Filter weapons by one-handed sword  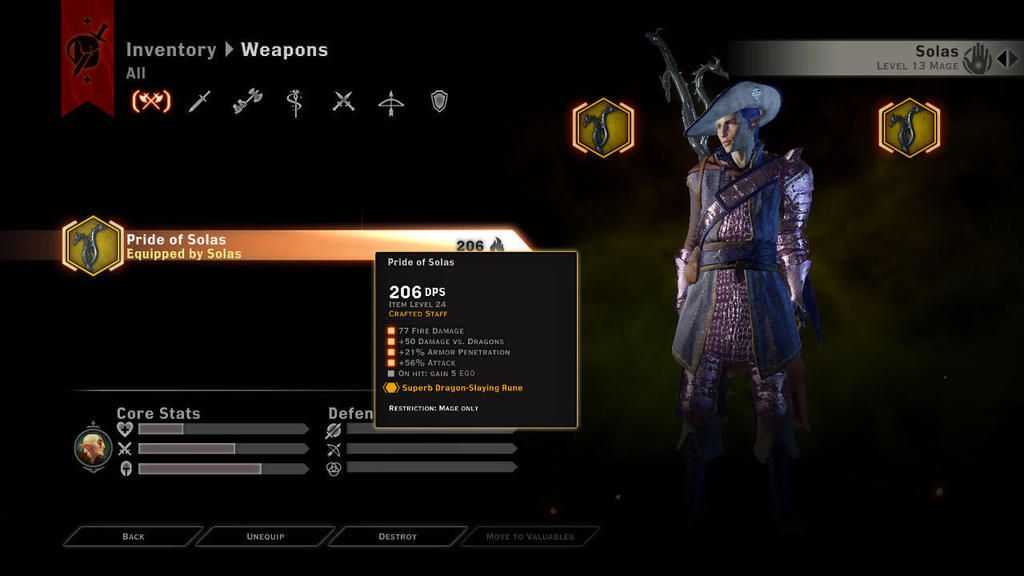click(200, 101)
